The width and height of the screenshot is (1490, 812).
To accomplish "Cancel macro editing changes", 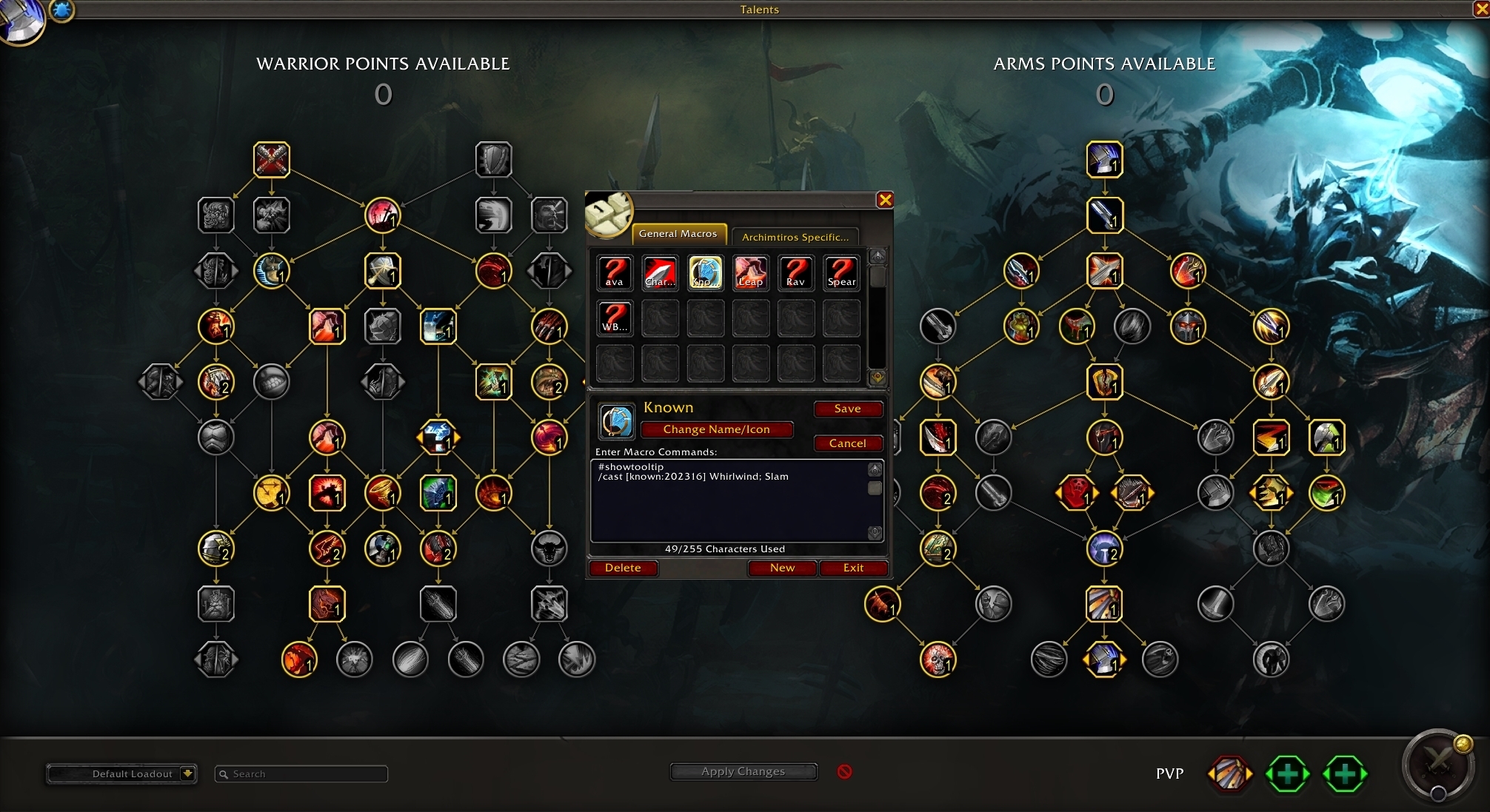I will click(847, 443).
